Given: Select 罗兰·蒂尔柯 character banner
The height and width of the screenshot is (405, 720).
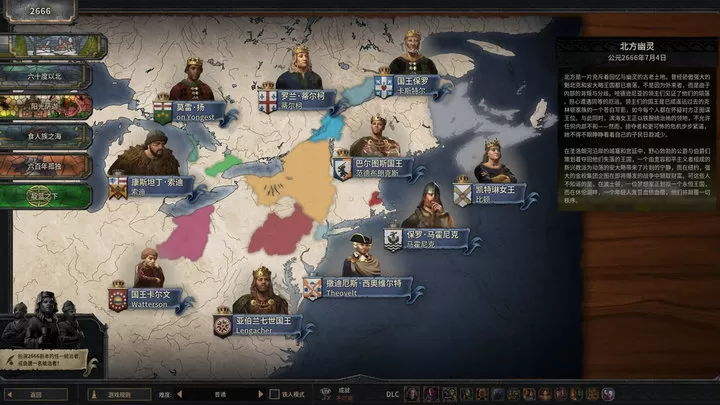Looking at the screenshot, I should point(300,100).
